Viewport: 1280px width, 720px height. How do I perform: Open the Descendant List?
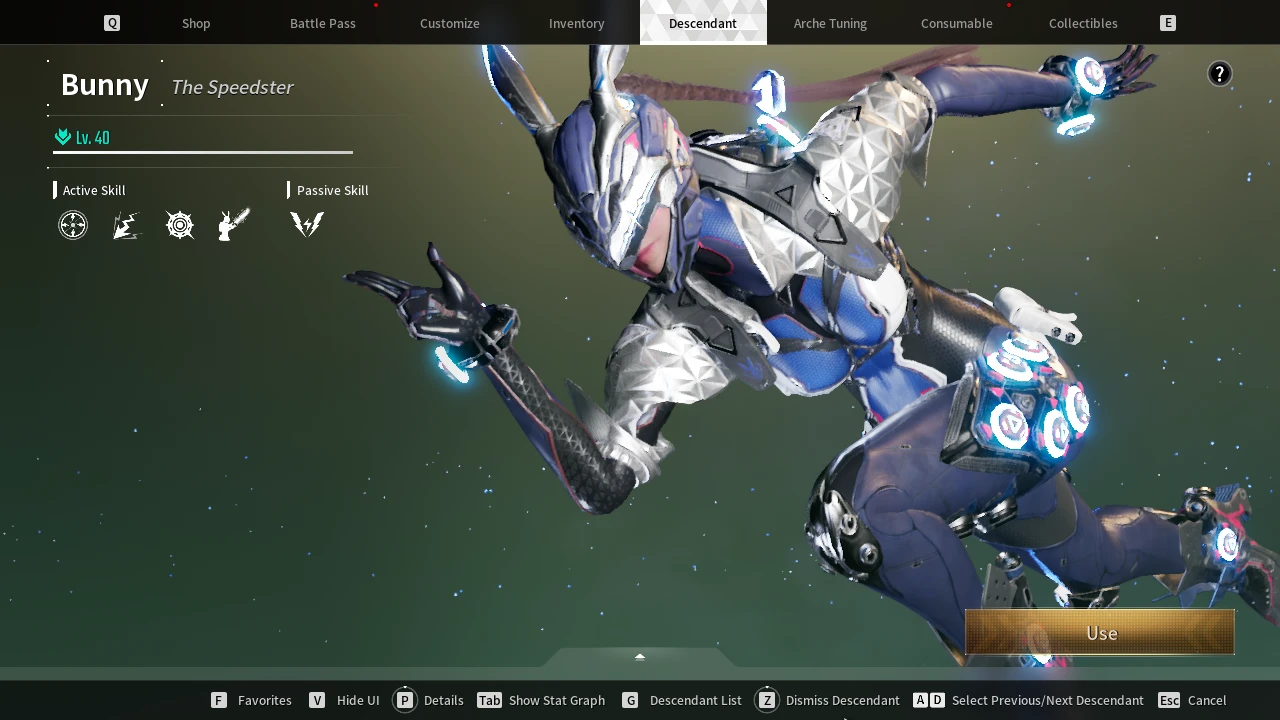point(695,700)
